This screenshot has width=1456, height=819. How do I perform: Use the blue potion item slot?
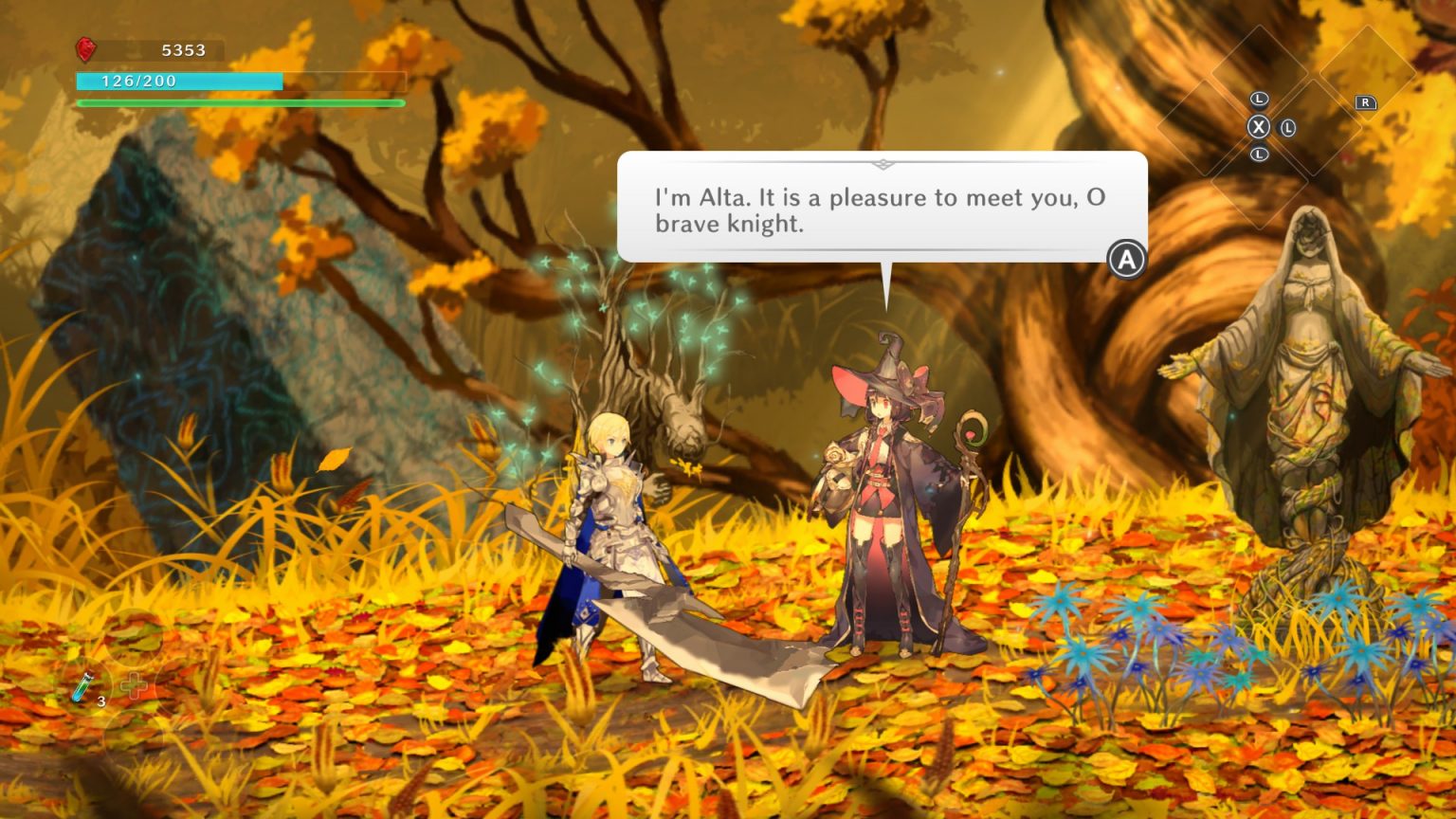[85, 685]
